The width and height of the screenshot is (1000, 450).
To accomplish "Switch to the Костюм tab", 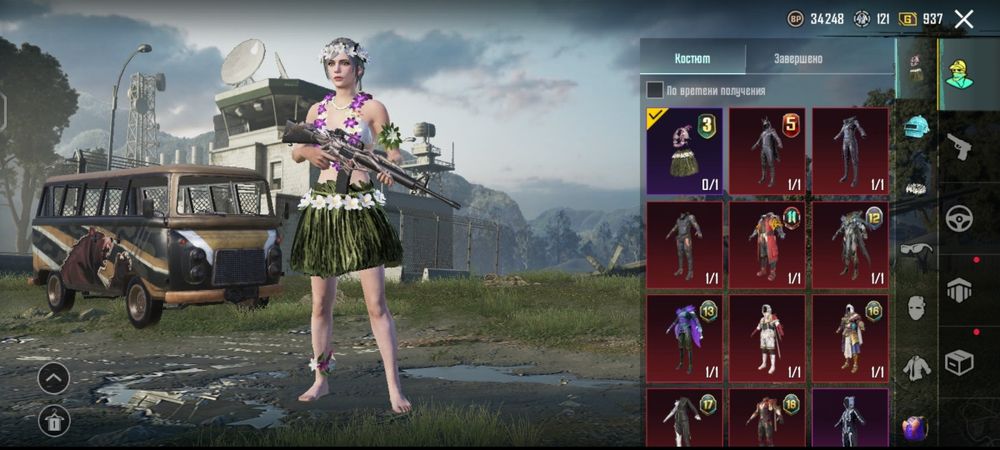I will coord(692,58).
